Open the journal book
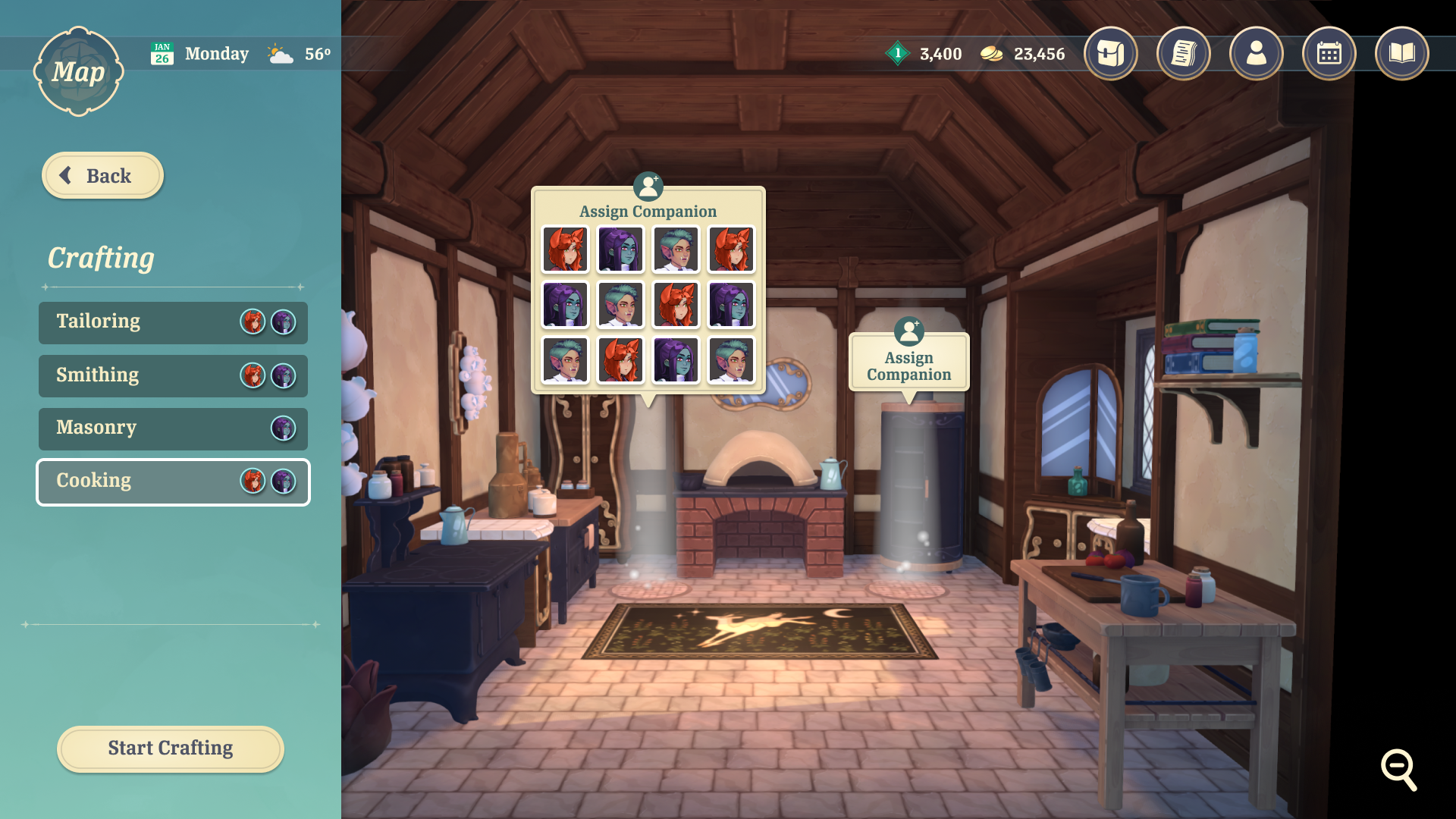1456x819 pixels. [x=1401, y=53]
